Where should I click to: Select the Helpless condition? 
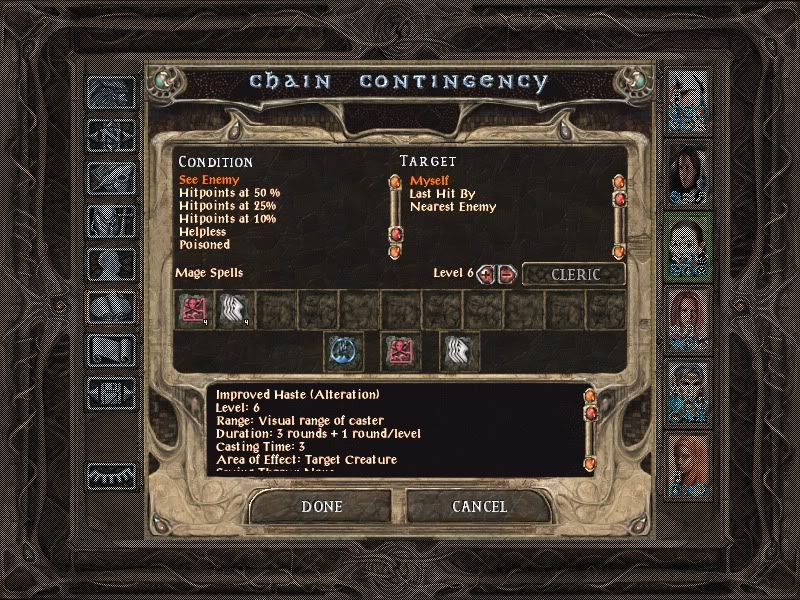coord(203,232)
